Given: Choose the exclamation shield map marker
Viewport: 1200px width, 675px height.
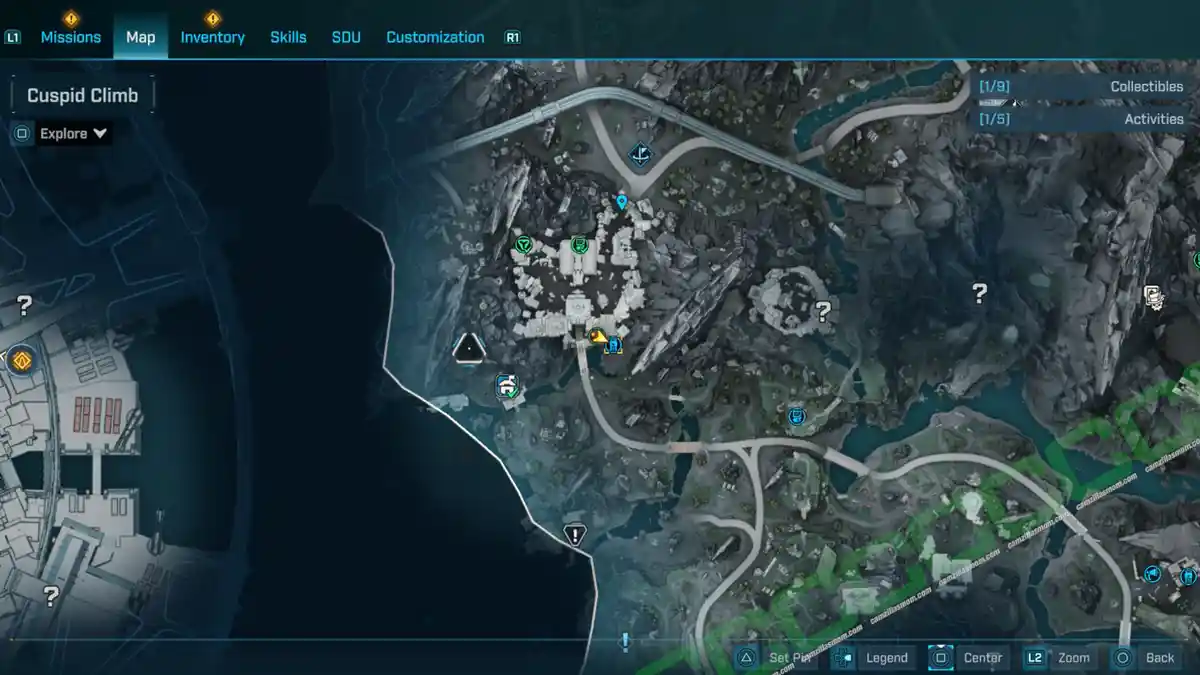Looking at the screenshot, I should [x=574, y=534].
